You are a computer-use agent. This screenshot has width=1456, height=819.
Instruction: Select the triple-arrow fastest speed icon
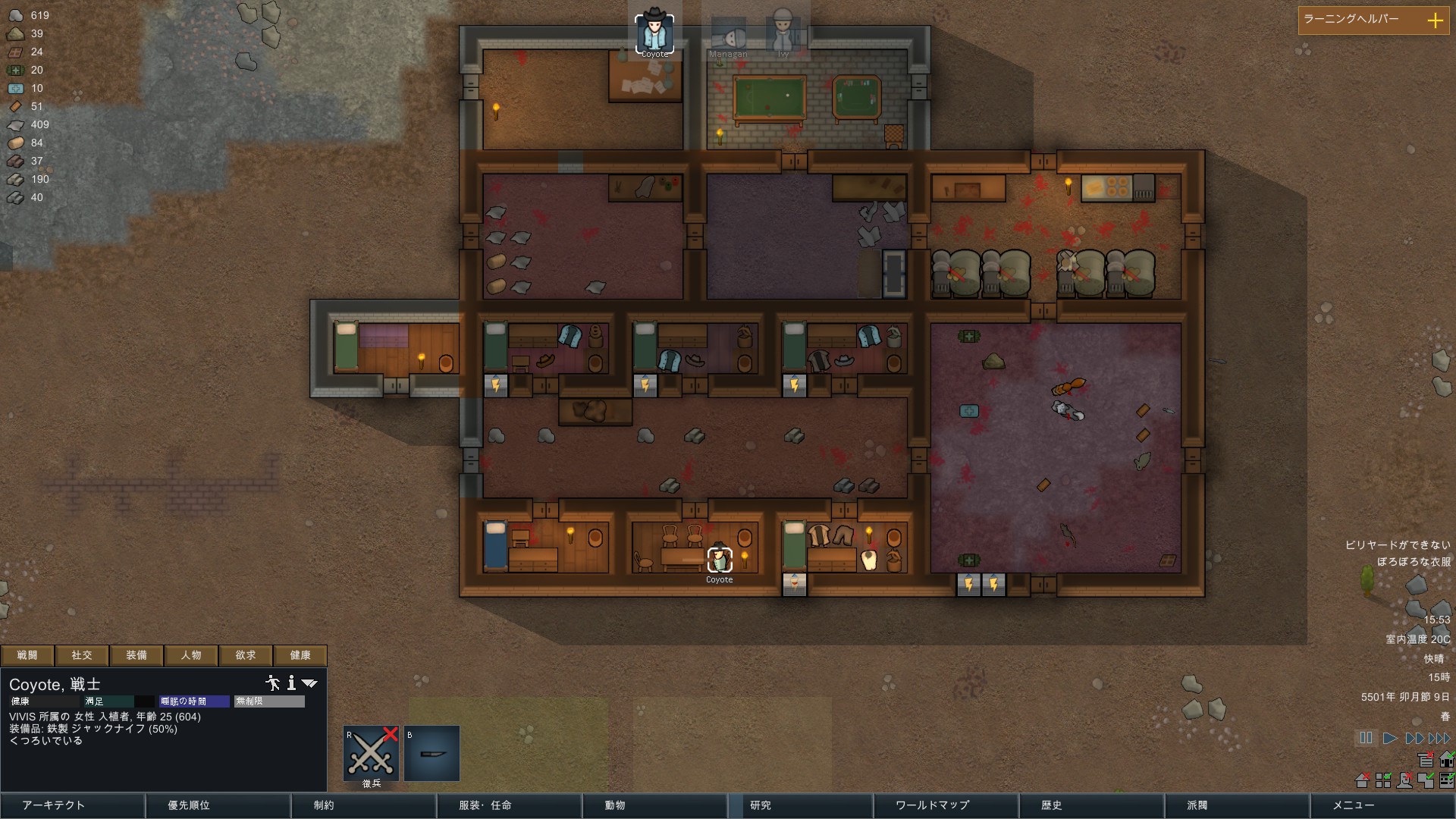[x=1440, y=737]
